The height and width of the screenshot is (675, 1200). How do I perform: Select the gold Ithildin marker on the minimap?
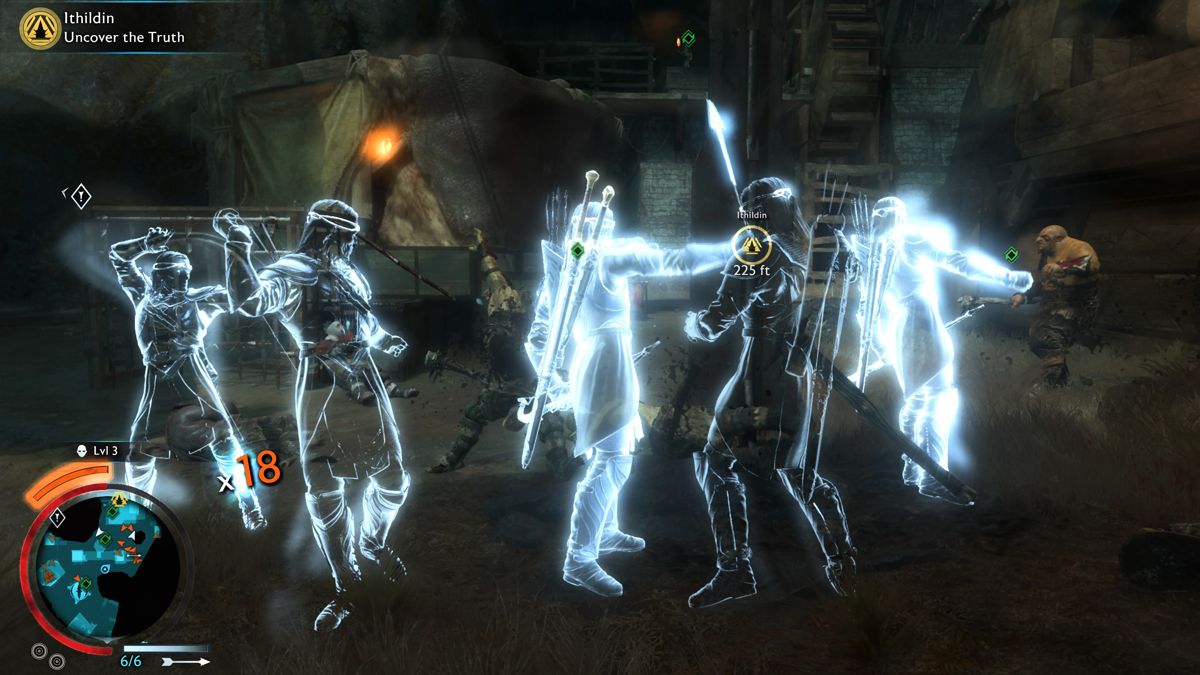[x=119, y=499]
